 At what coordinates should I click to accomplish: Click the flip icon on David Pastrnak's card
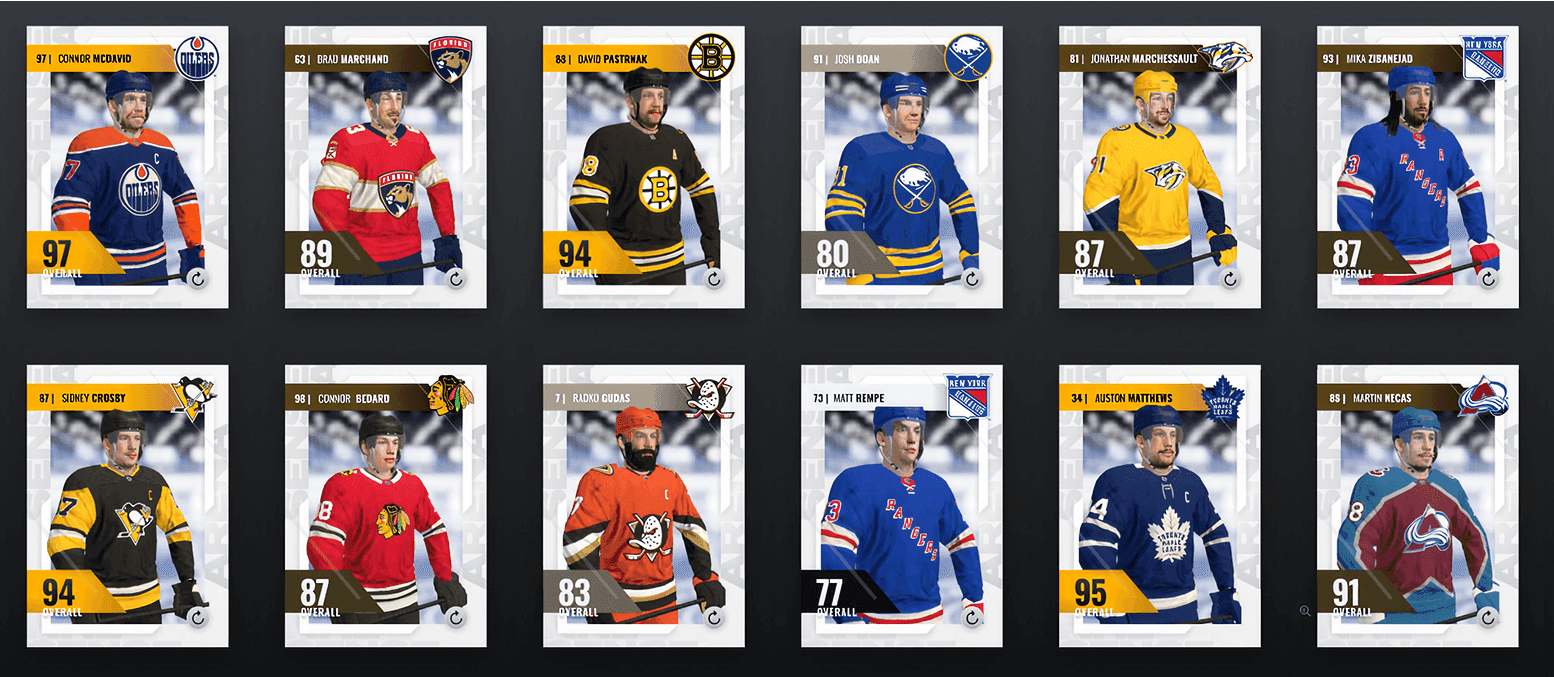point(714,279)
